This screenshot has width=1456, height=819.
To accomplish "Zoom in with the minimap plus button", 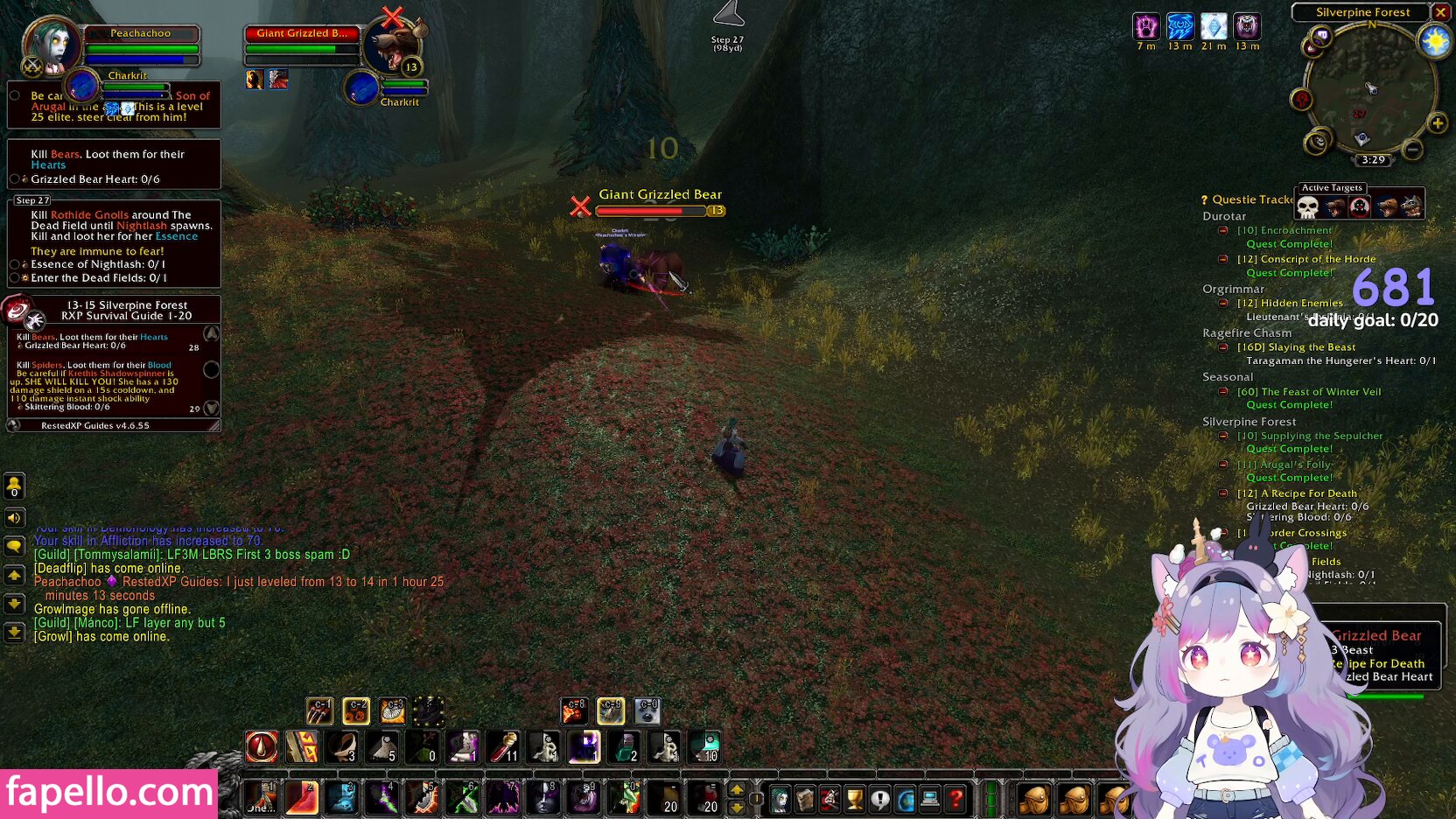I will pos(1437,123).
